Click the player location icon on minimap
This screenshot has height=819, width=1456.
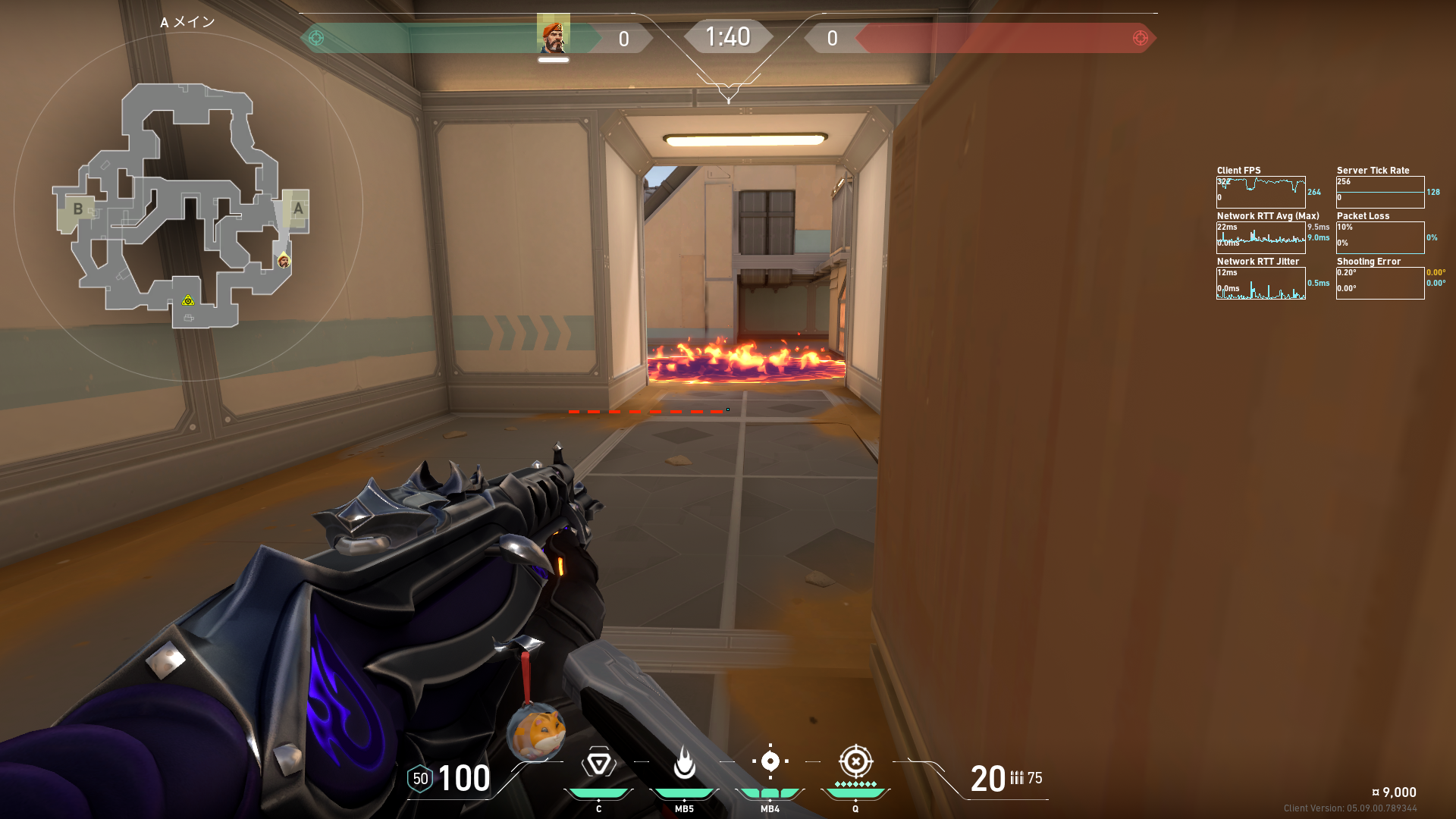(x=284, y=261)
